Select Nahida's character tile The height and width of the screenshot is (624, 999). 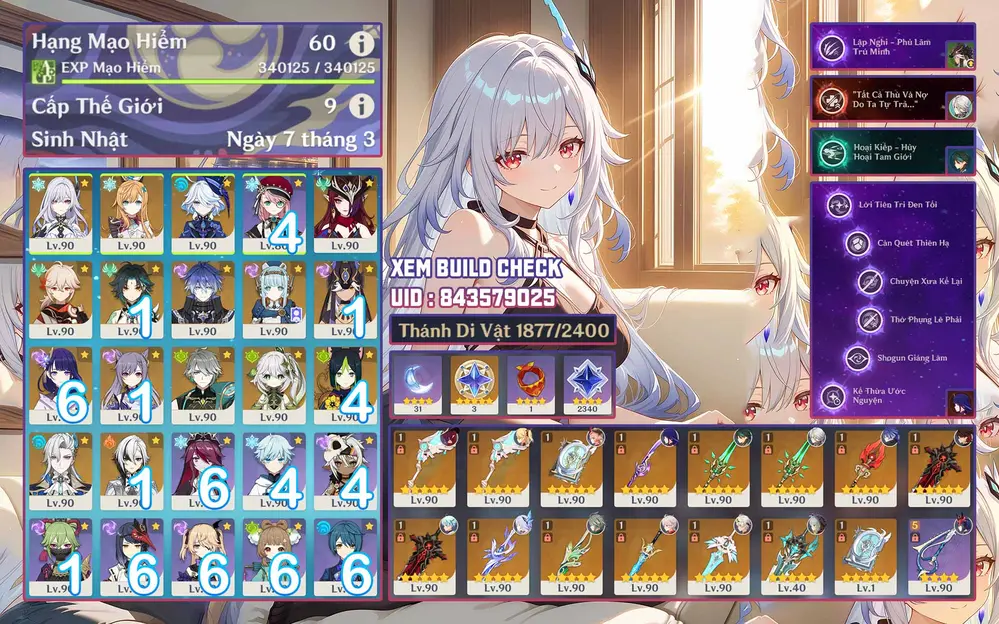point(273,384)
